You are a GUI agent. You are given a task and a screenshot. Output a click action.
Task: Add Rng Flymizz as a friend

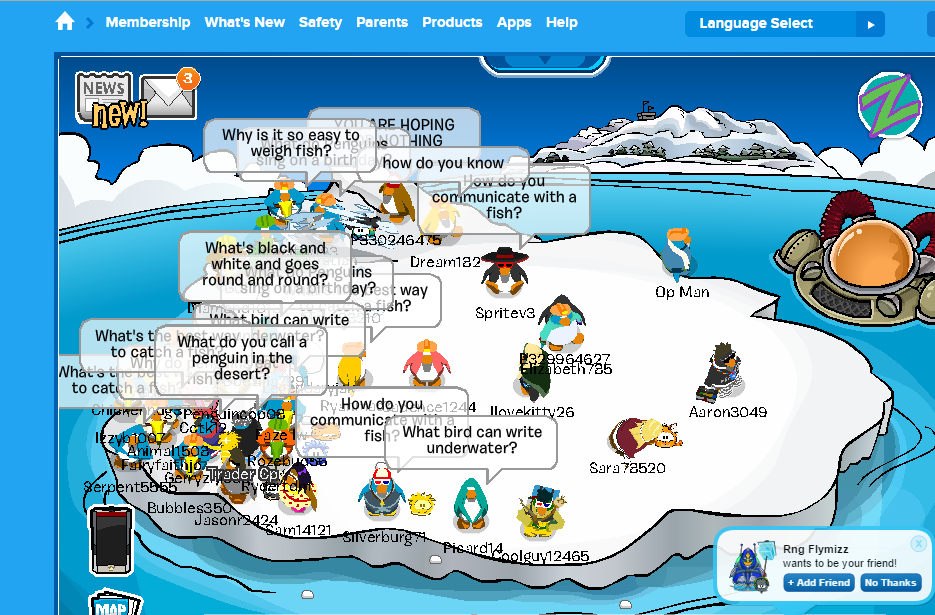tap(818, 583)
